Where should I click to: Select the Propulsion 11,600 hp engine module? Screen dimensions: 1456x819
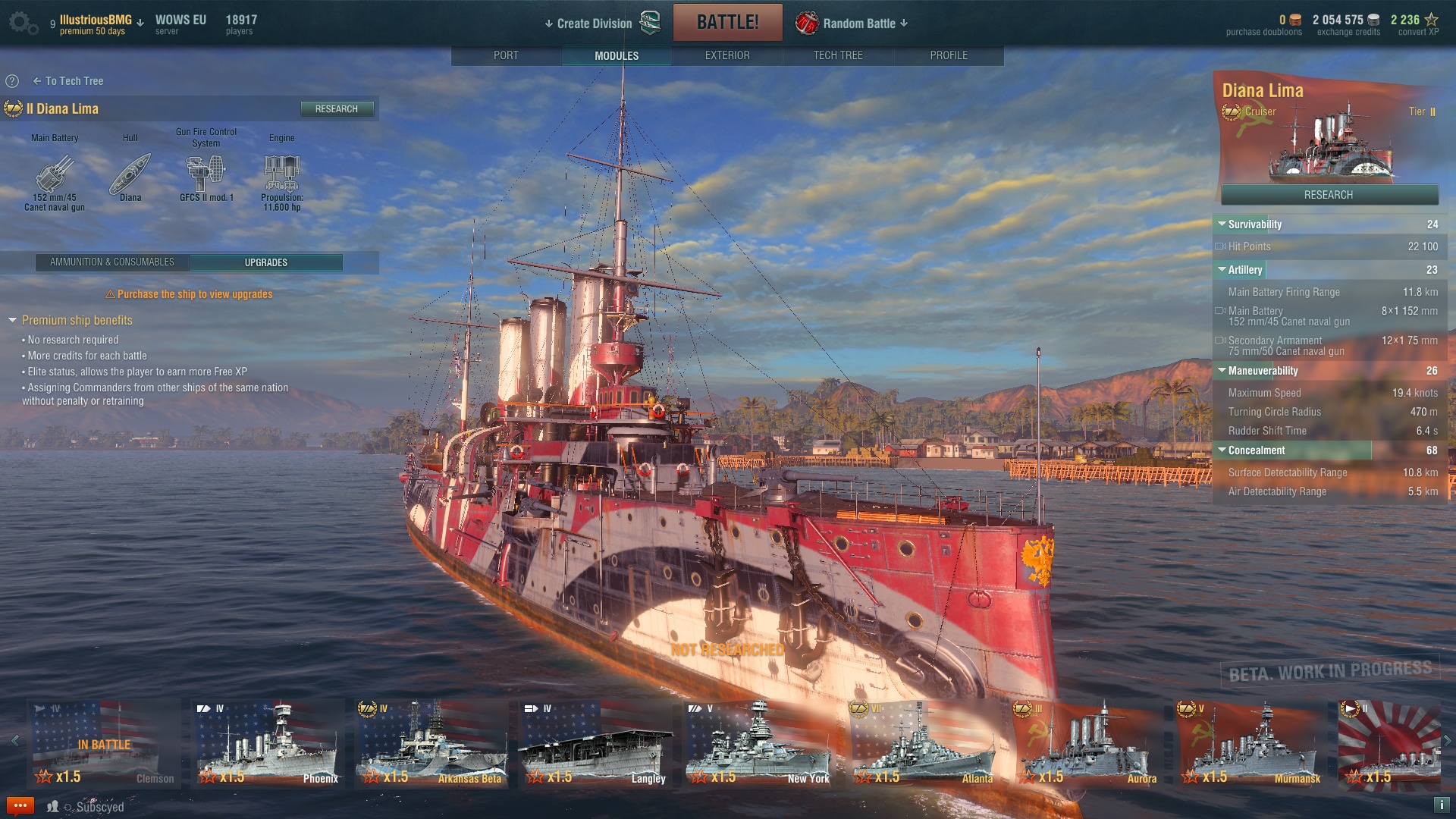(x=282, y=176)
